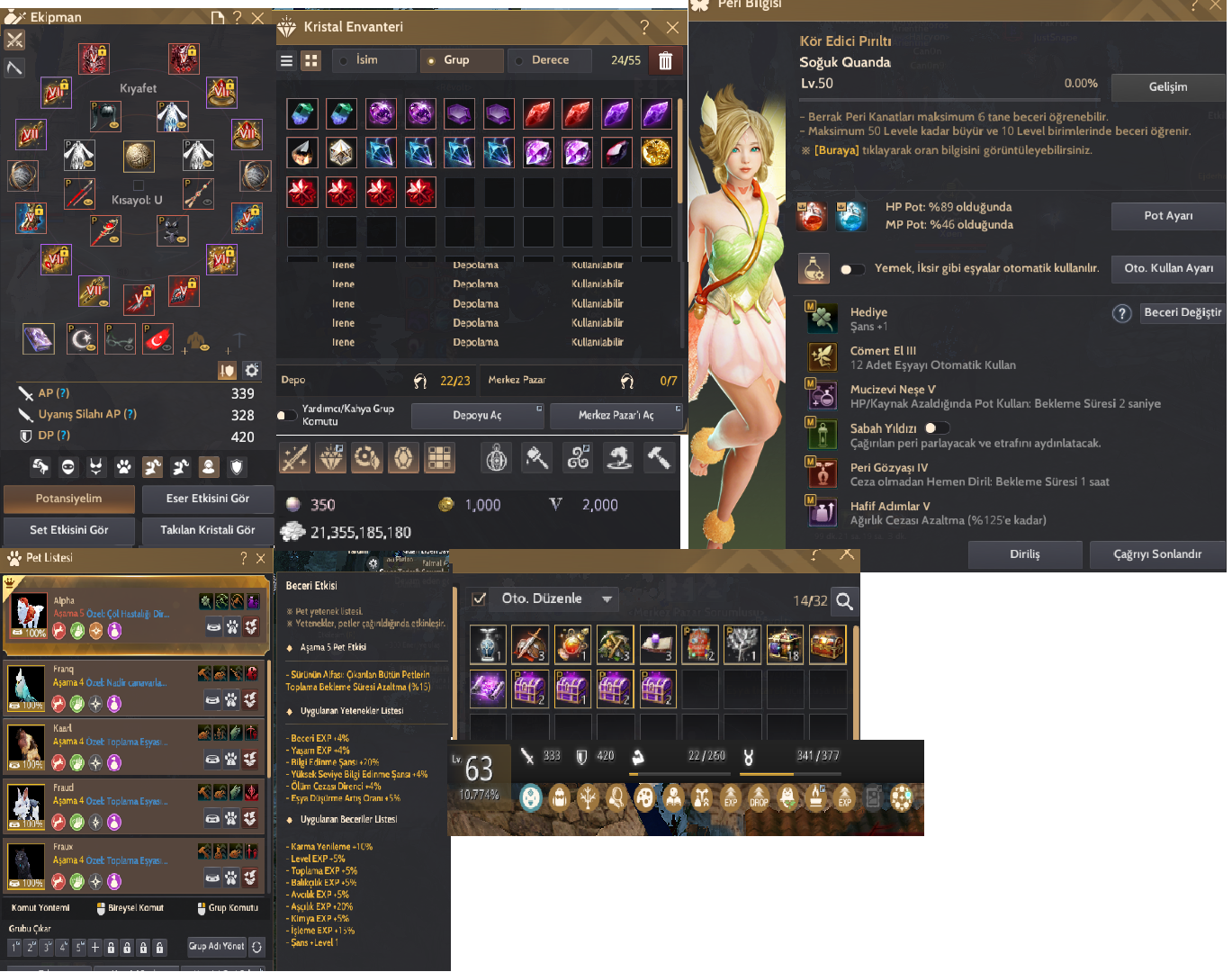
Task: Turn on the Sabah Yıldızı skill toggle
Action: tap(937, 428)
